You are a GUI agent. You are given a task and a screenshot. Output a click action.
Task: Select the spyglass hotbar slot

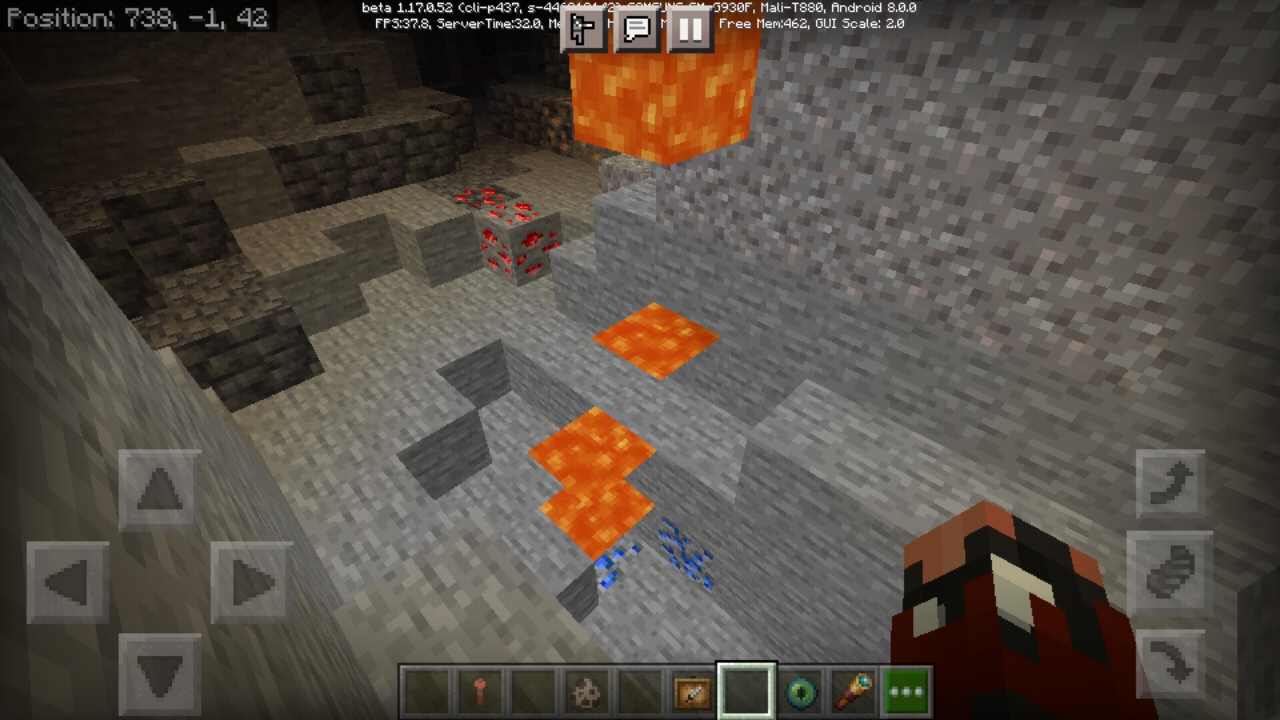point(853,691)
